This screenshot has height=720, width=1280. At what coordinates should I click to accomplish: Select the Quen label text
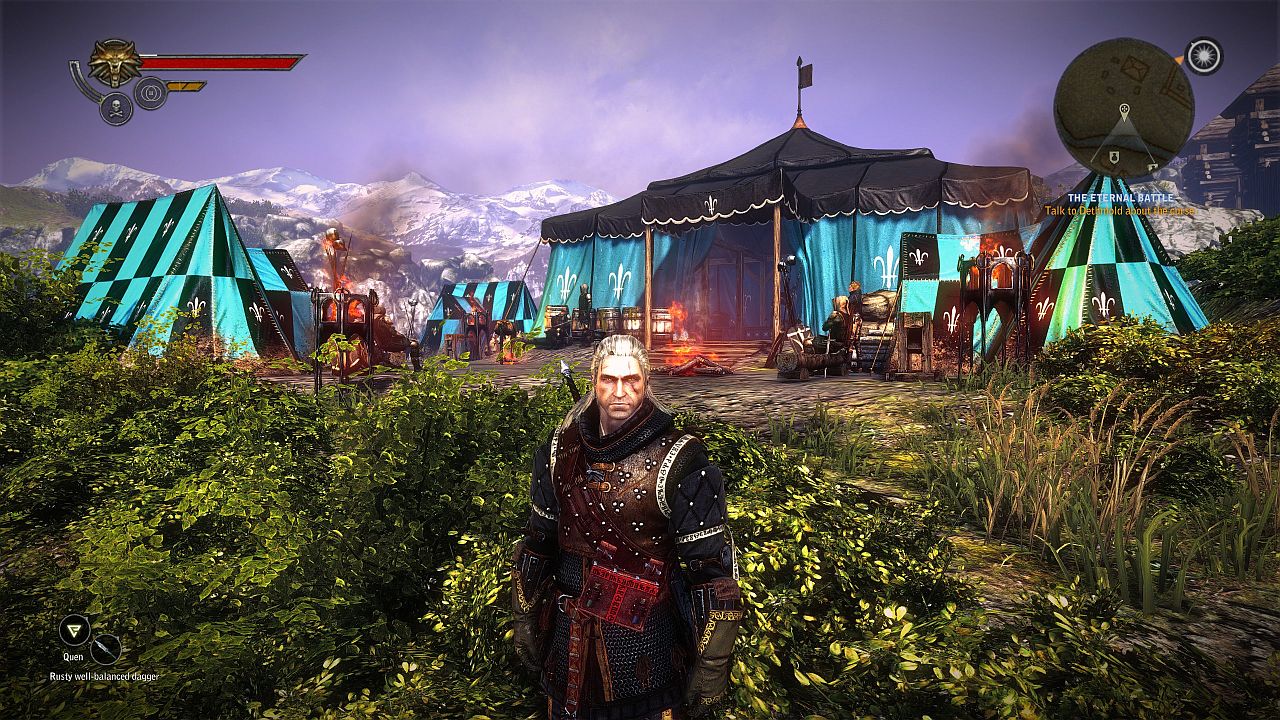pos(73,657)
